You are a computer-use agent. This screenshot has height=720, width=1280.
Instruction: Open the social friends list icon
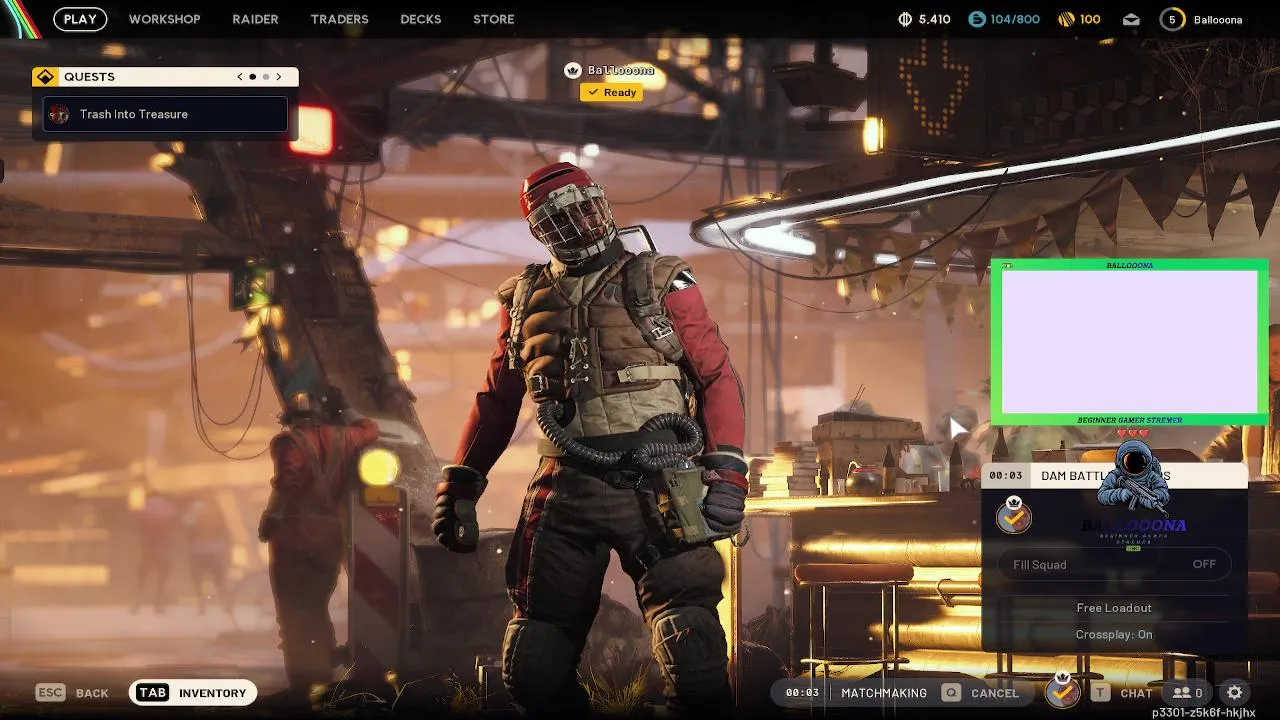point(1188,693)
